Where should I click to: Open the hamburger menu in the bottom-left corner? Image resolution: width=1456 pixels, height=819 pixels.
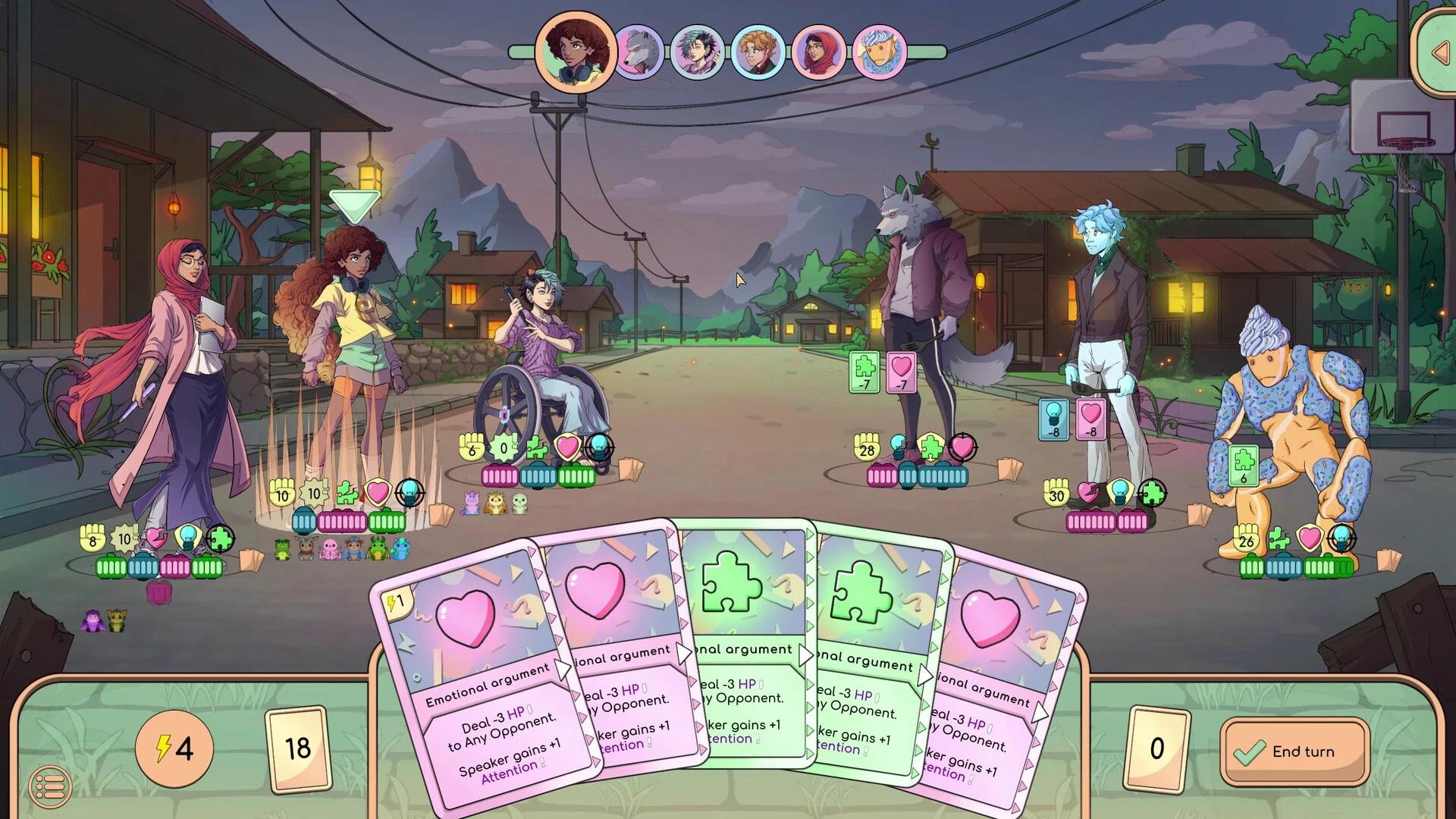coord(51,787)
